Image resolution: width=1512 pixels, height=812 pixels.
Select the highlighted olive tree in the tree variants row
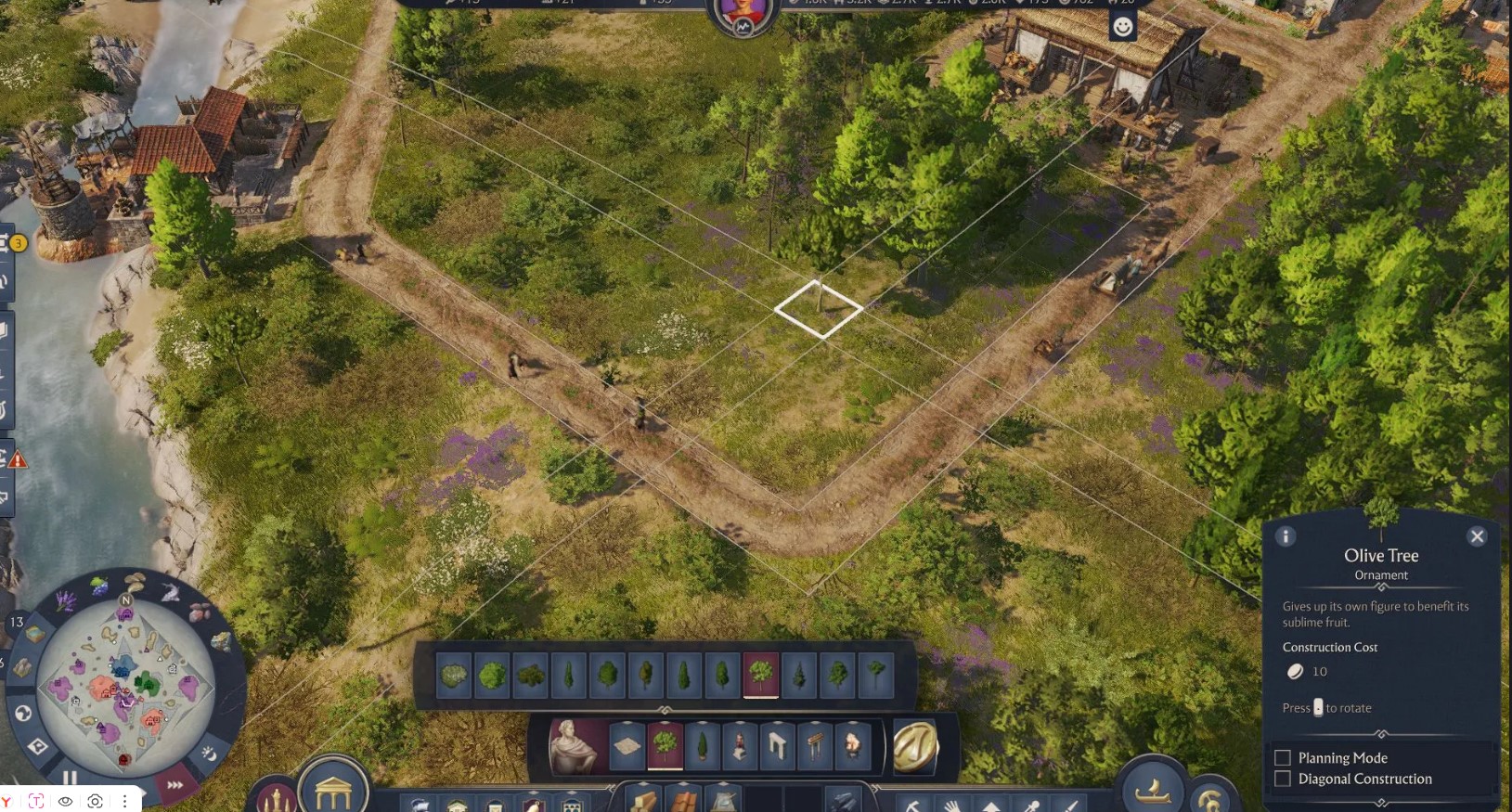coord(760,674)
